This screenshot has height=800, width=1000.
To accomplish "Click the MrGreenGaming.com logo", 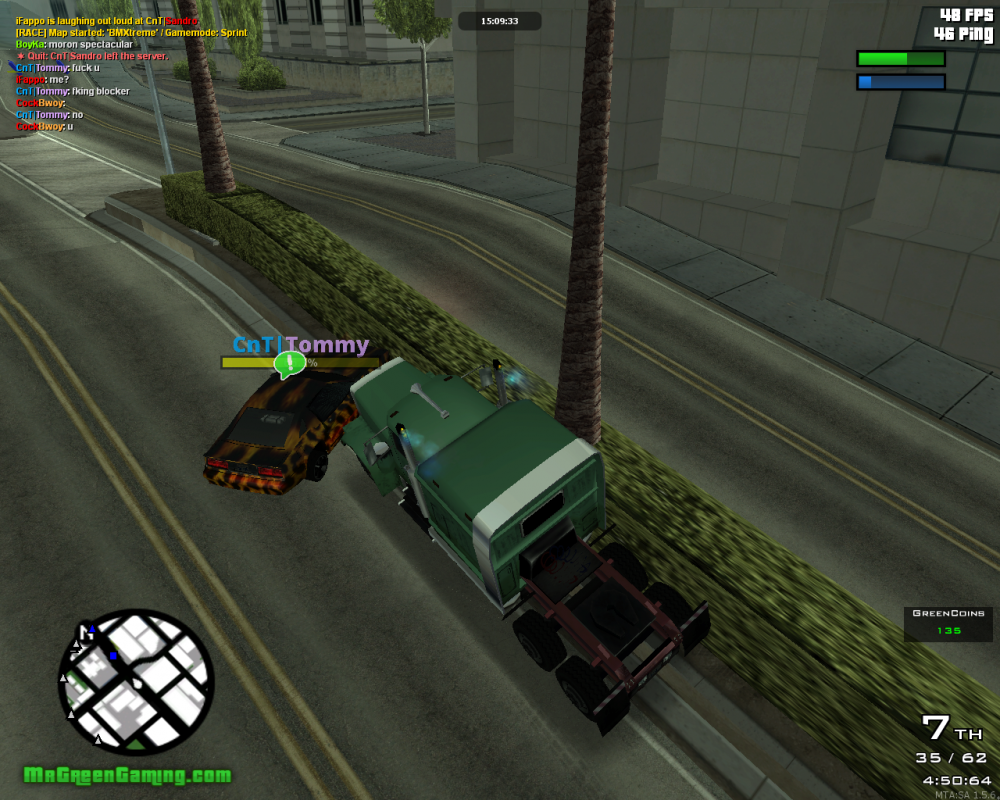I will (x=127, y=775).
